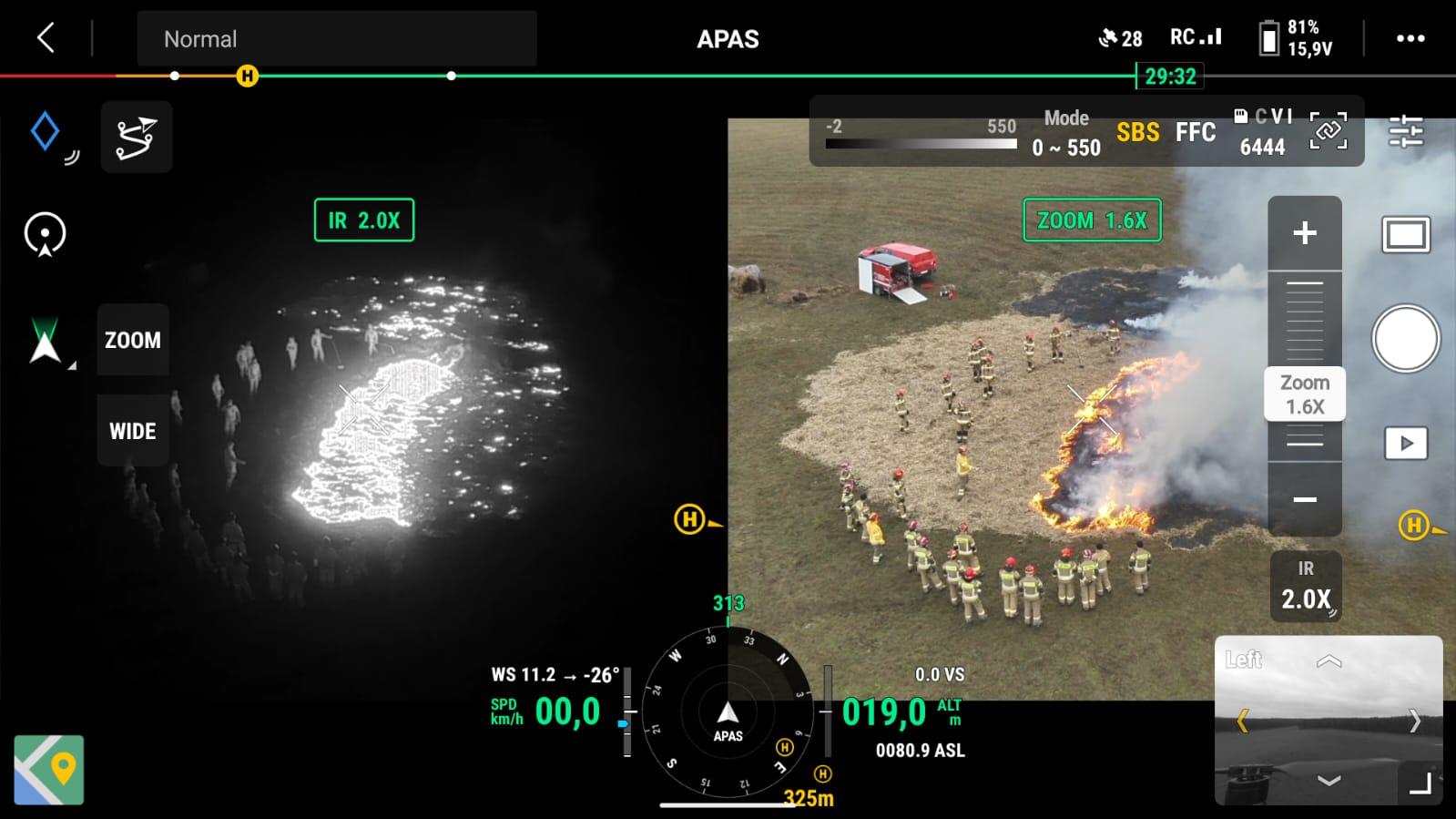Screen dimensions: 1456x819
Task: Tap the compass north orientation icon
Action: [x=45, y=341]
